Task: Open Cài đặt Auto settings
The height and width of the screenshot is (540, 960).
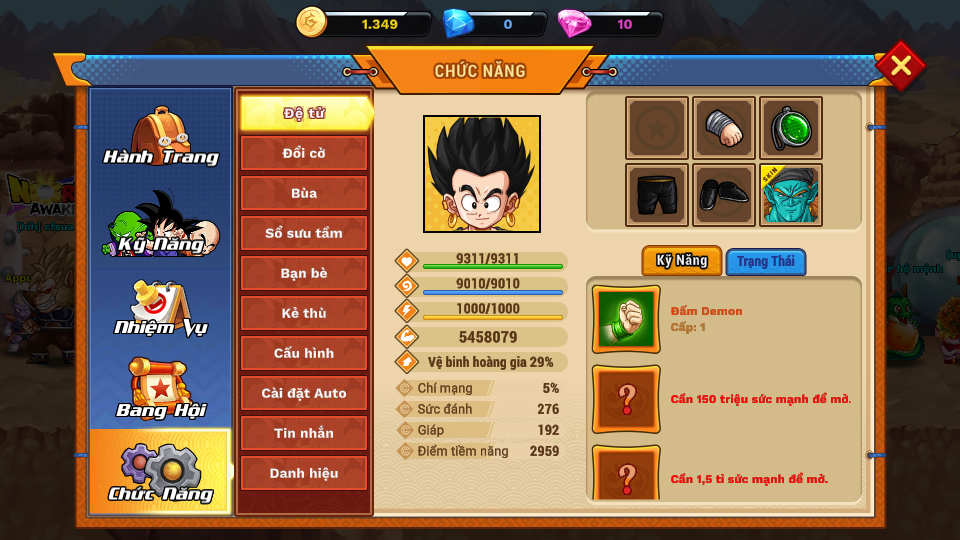Action: click(304, 393)
